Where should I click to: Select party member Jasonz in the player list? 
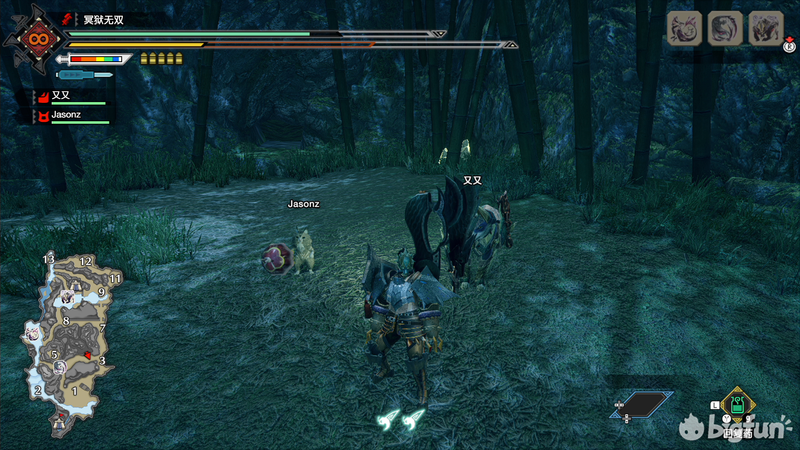click(66, 115)
